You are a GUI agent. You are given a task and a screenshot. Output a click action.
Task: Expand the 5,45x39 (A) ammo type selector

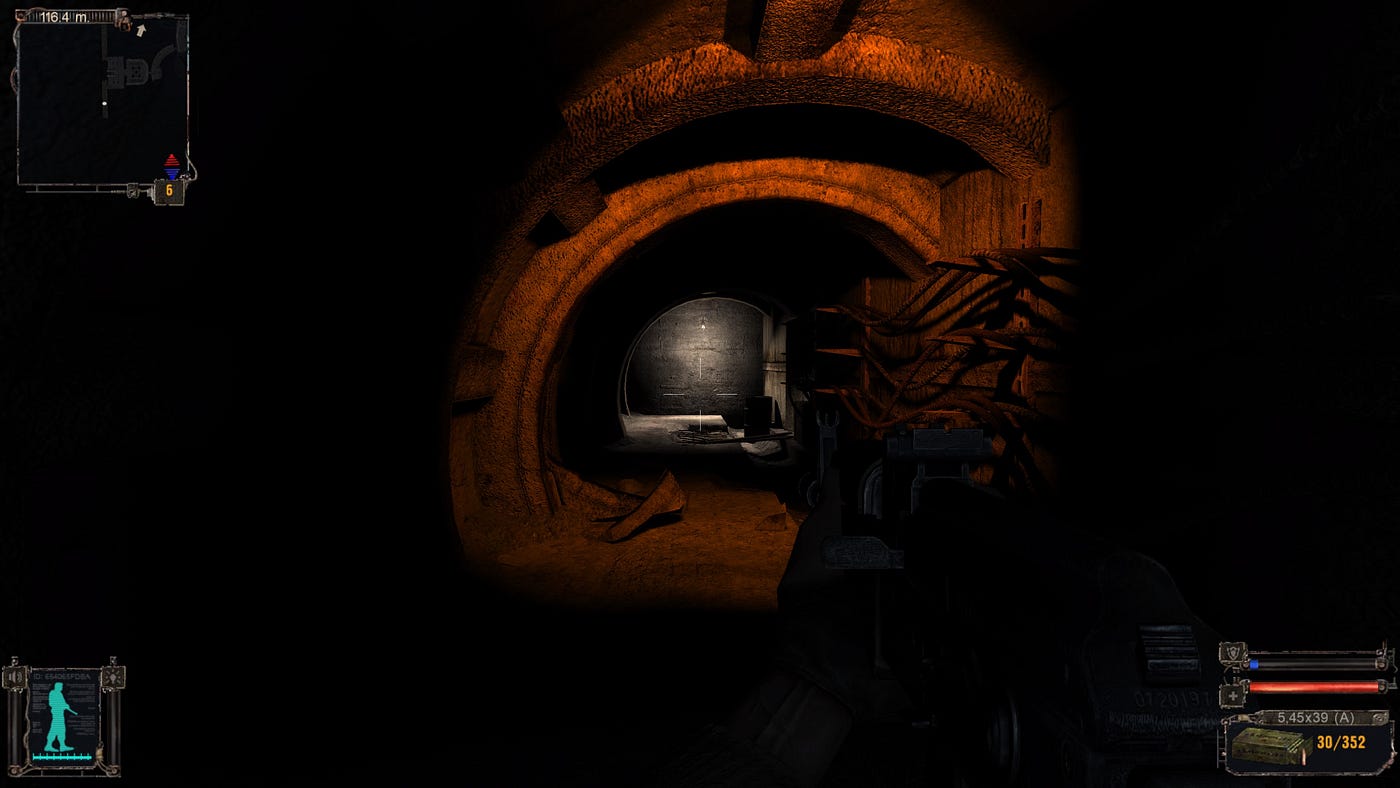pos(1316,716)
